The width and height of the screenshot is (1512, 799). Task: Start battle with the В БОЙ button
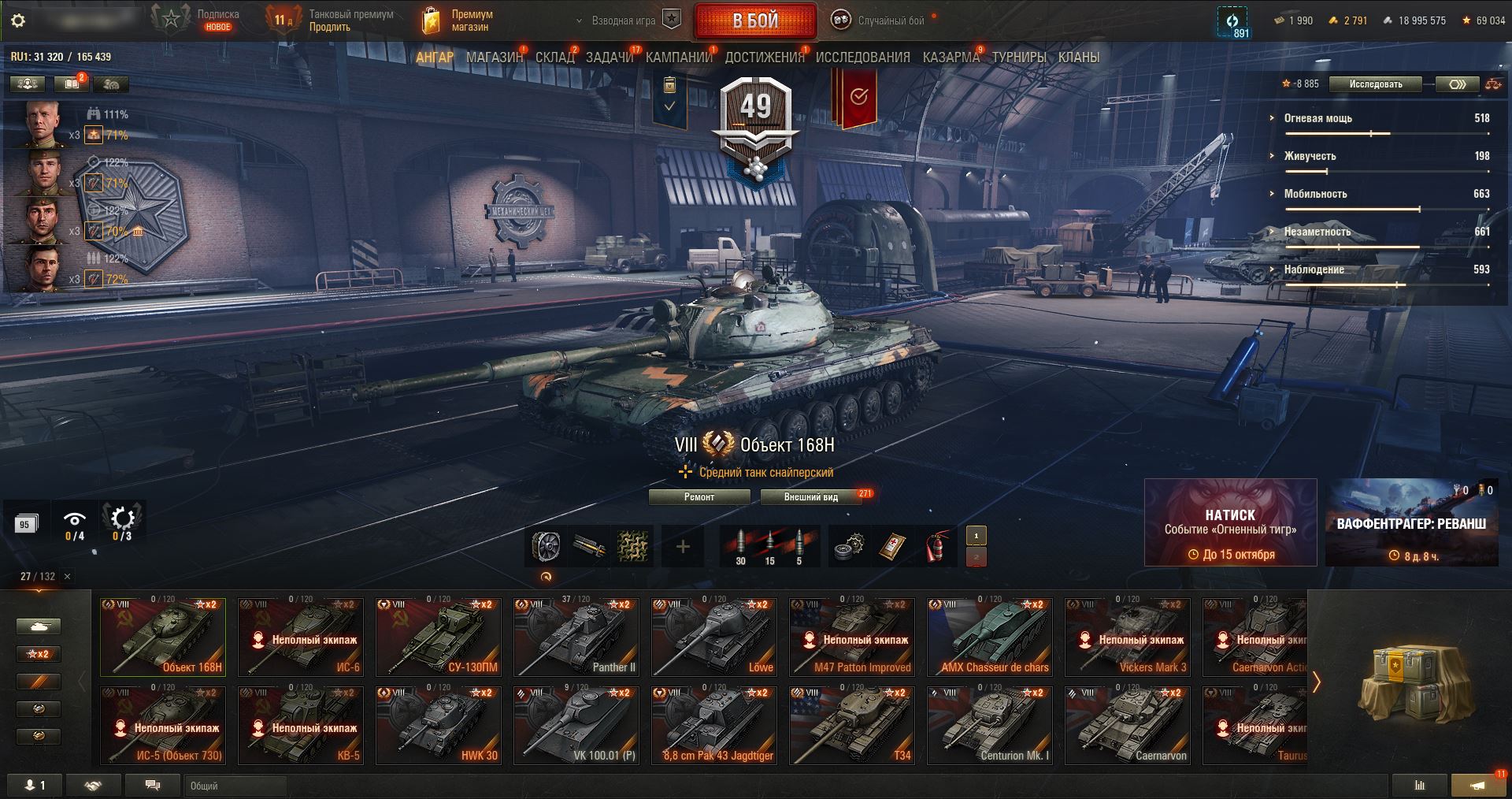coord(755,21)
